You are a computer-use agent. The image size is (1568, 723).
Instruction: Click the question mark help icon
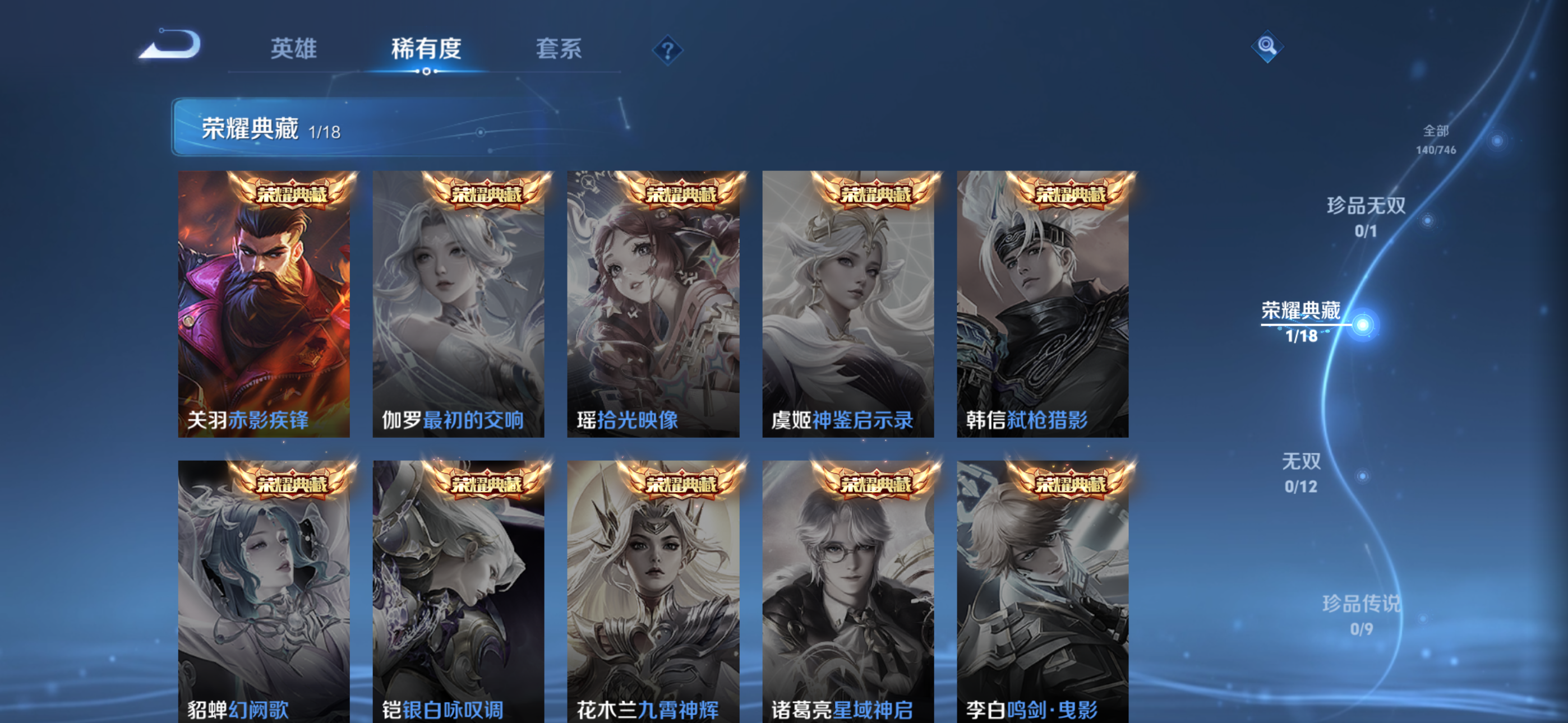point(670,51)
